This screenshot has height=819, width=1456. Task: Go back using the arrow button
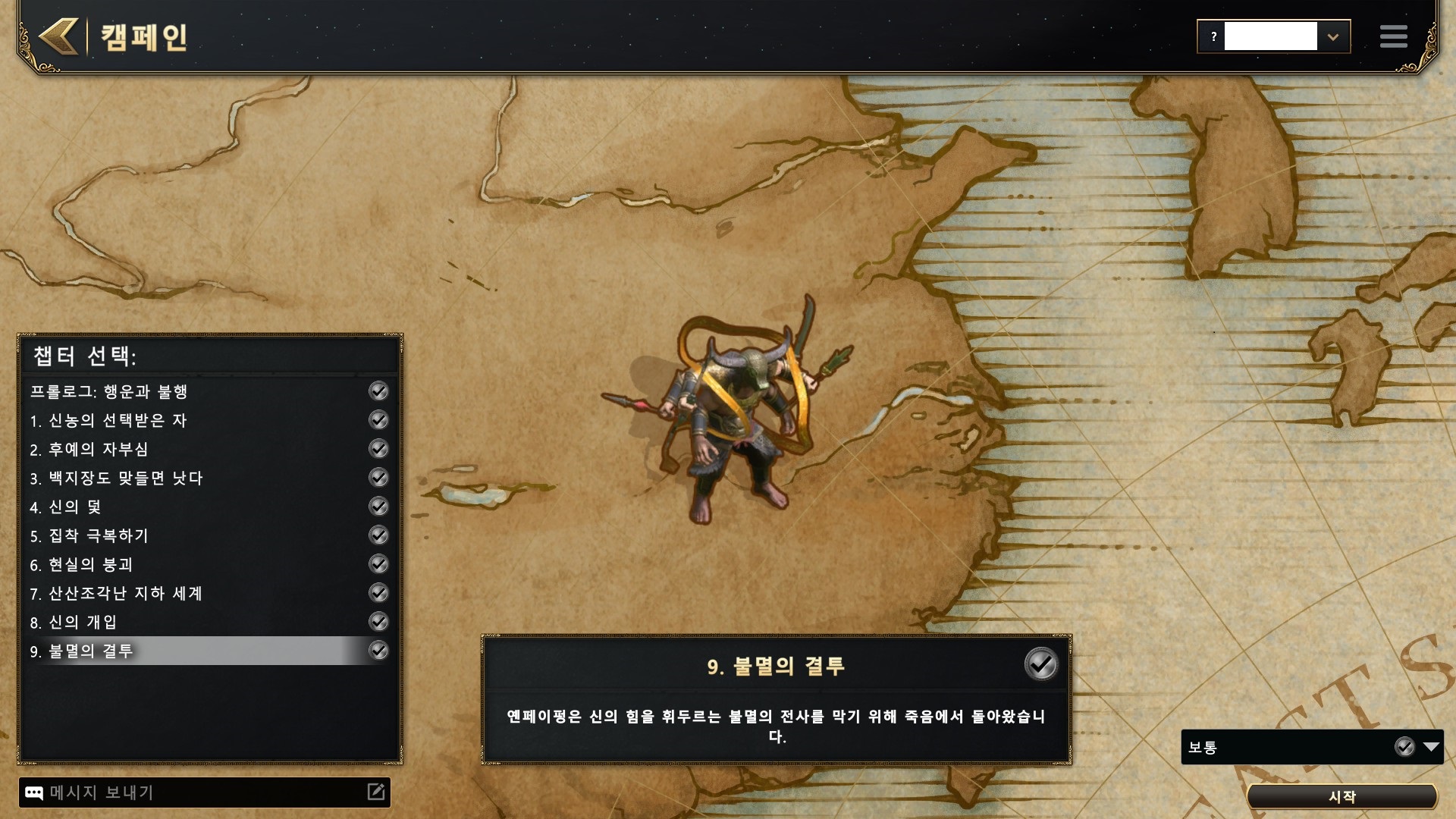click(59, 36)
